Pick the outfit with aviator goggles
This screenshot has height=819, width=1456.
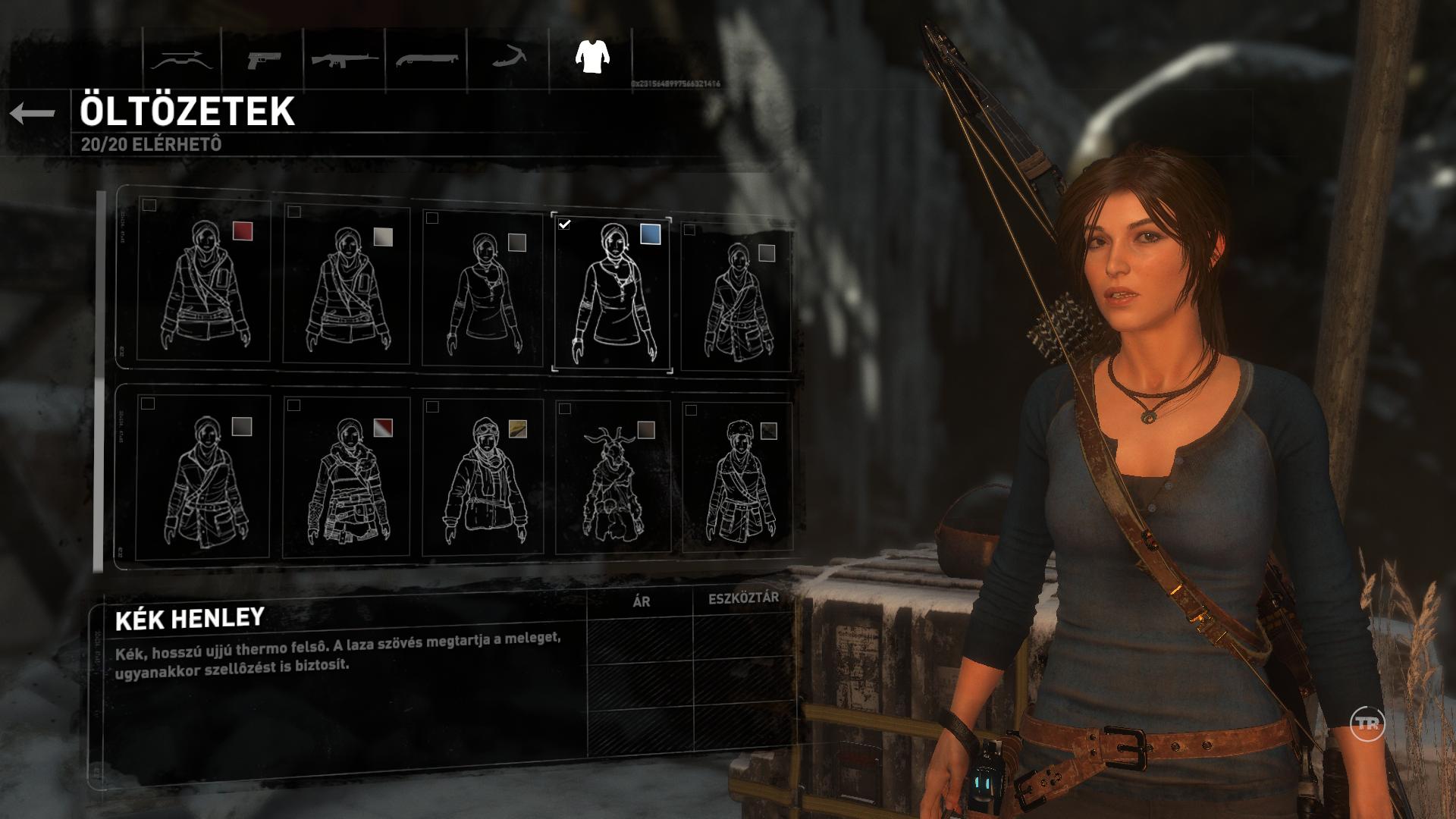tap(482, 479)
